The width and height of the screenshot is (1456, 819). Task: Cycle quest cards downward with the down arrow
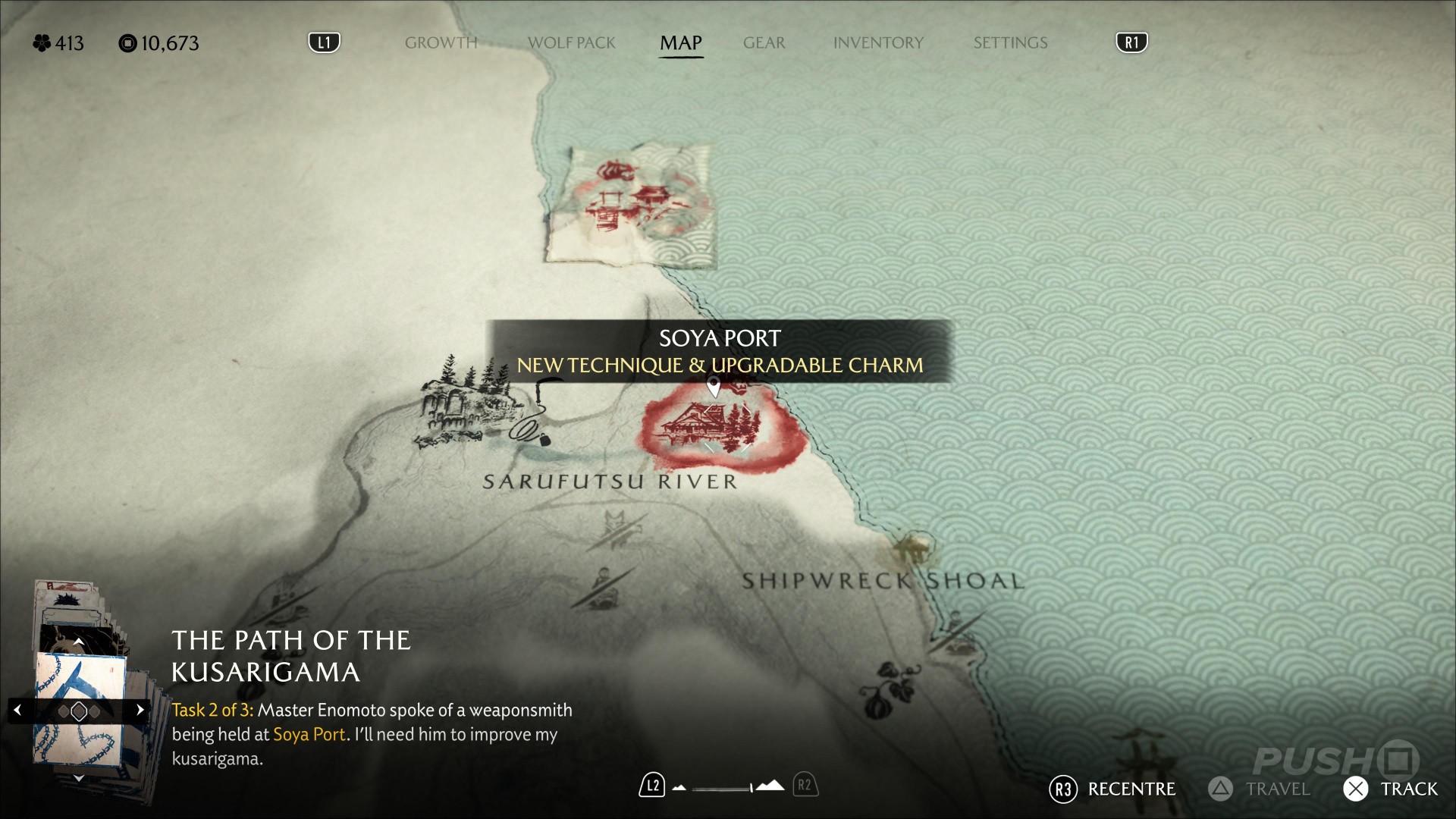(x=78, y=778)
